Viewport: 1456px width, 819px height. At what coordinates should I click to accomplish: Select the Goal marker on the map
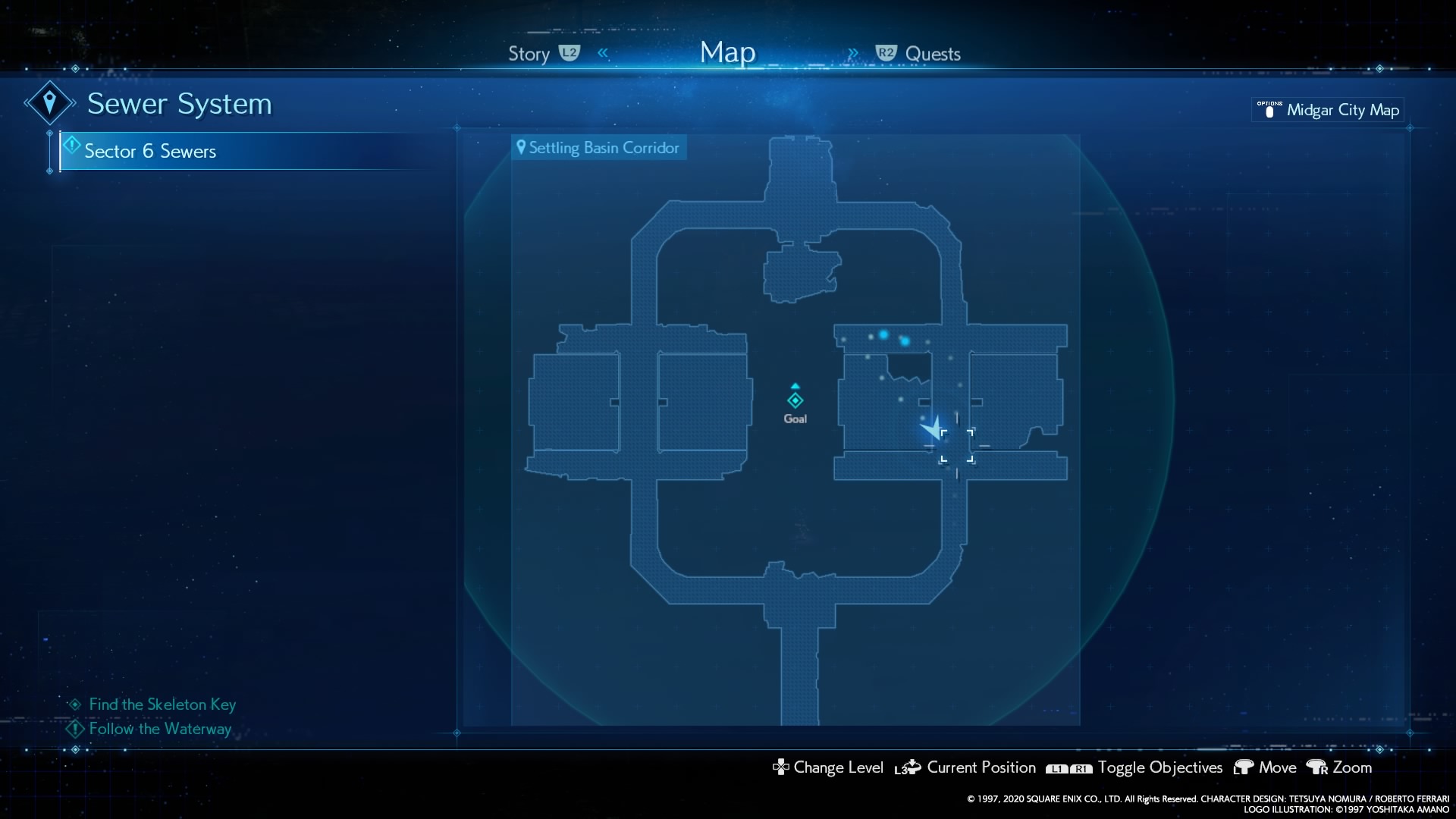(795, 401)
